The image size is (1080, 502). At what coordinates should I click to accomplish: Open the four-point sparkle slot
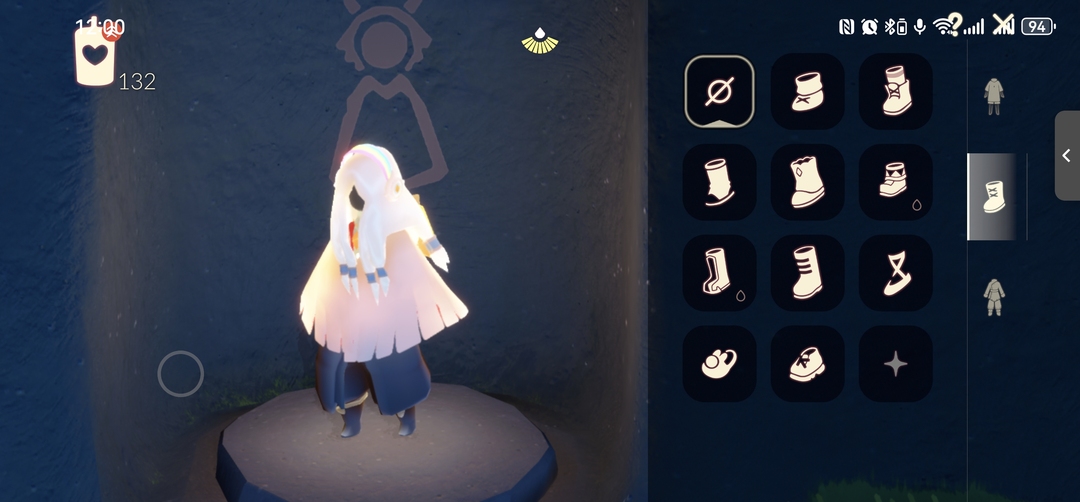pos(896,364)
